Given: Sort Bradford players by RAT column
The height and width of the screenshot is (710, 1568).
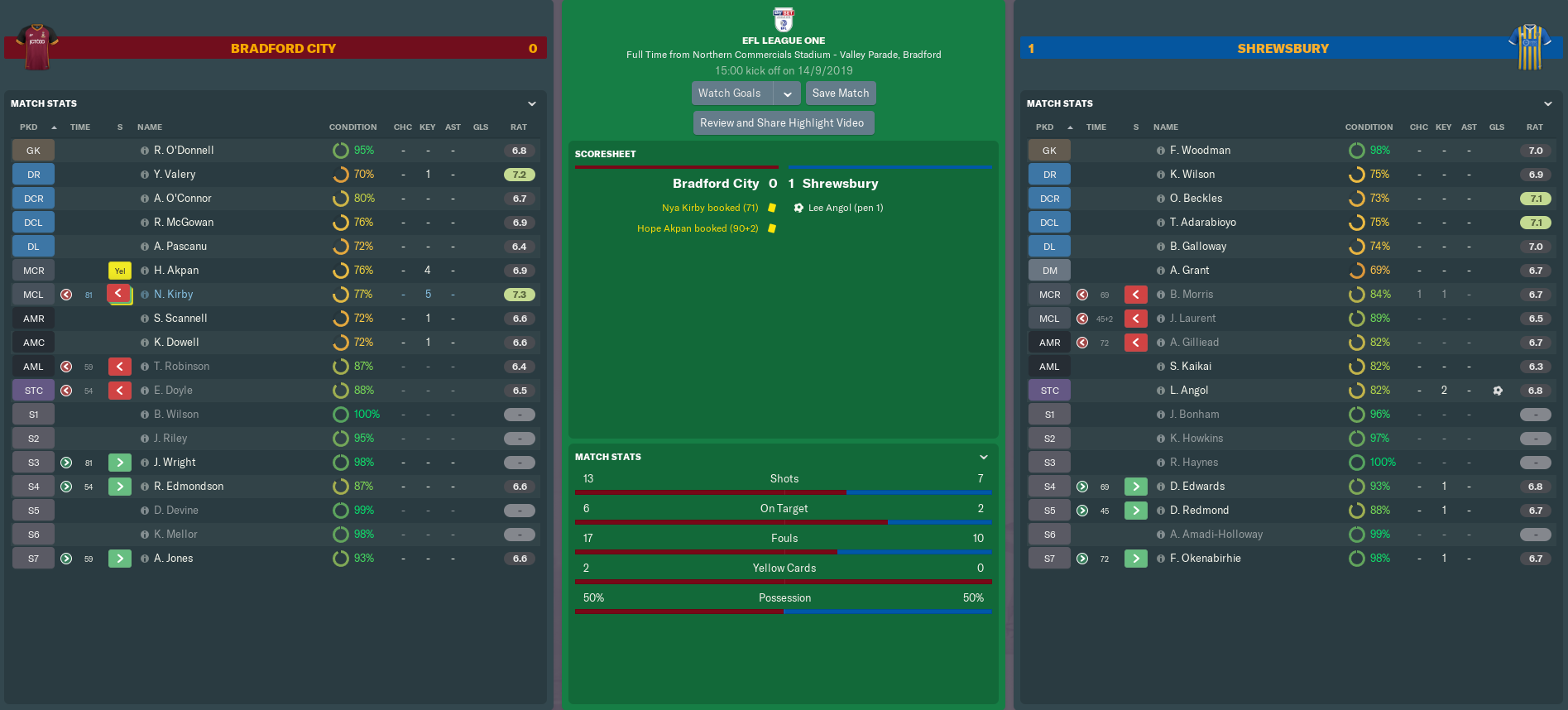Looking at the screenshot, I should click(x=519, y=127).
